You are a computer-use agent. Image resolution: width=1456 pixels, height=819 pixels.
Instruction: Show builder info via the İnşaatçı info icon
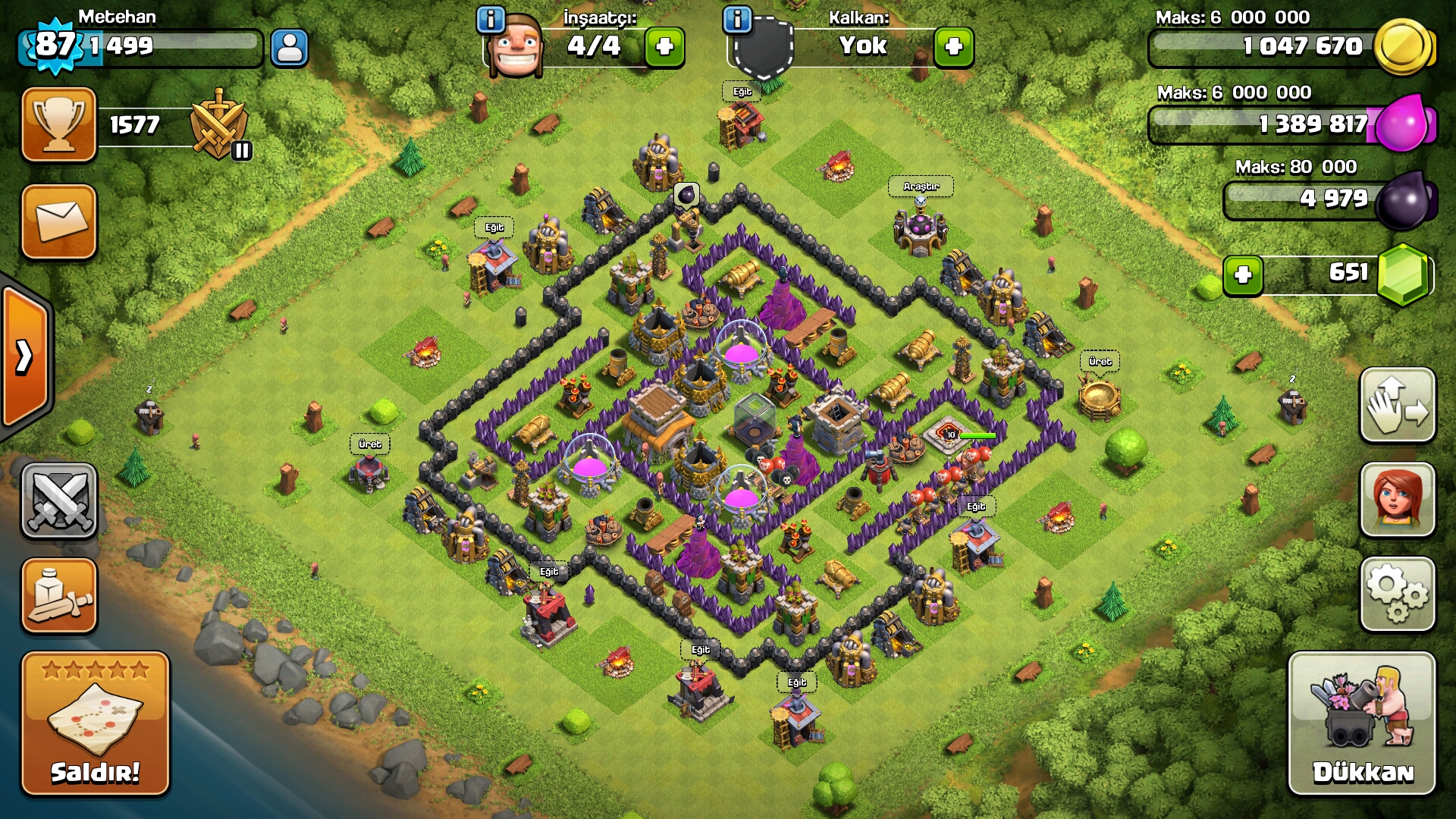tap(491, 19)
